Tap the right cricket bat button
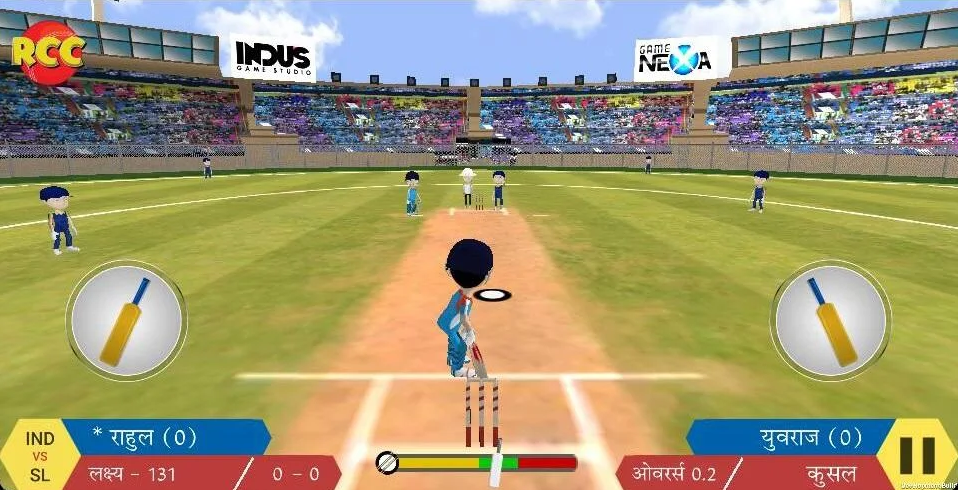 [830, 321]
